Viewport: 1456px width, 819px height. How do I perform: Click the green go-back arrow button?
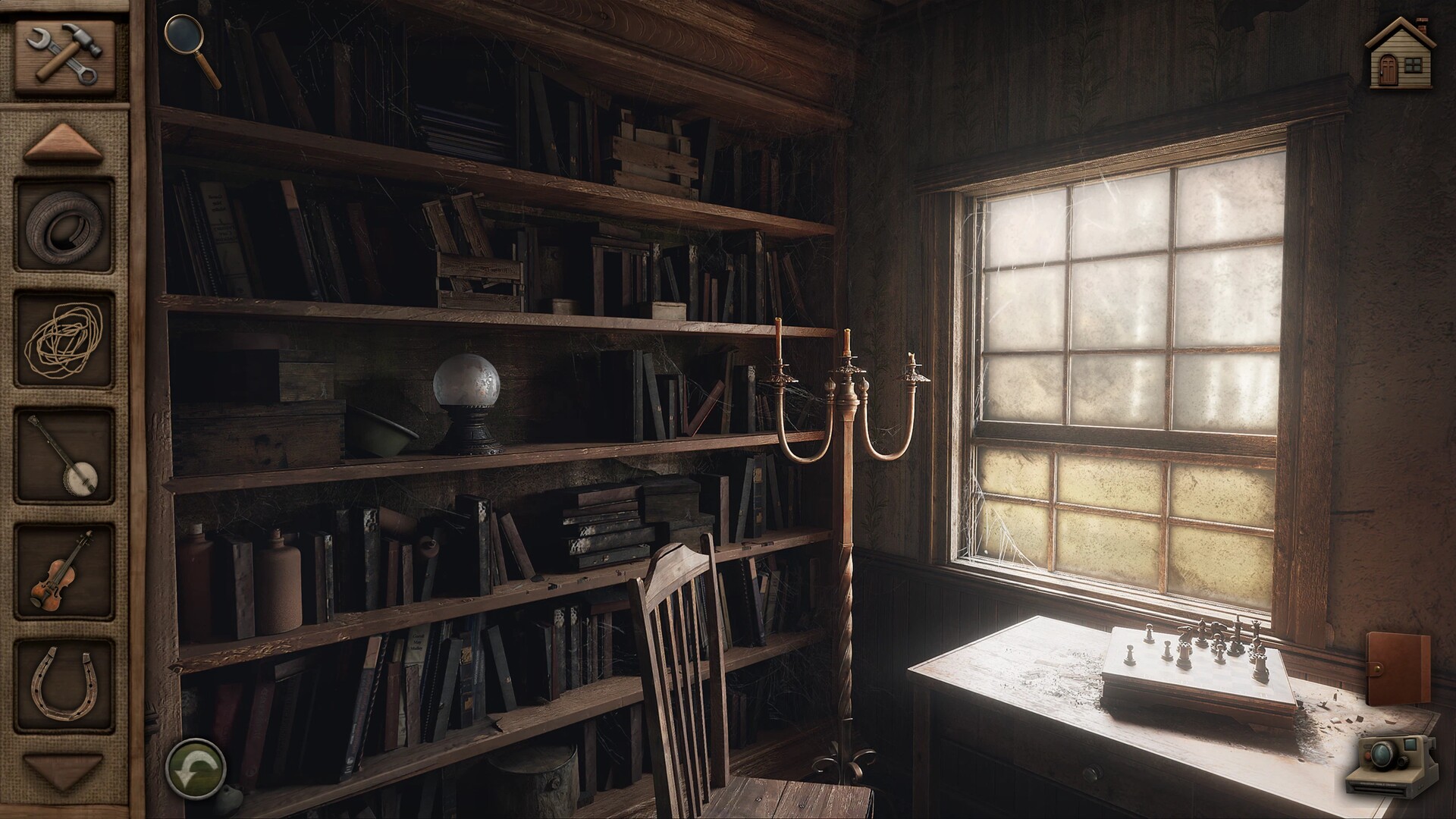point(196,766)
